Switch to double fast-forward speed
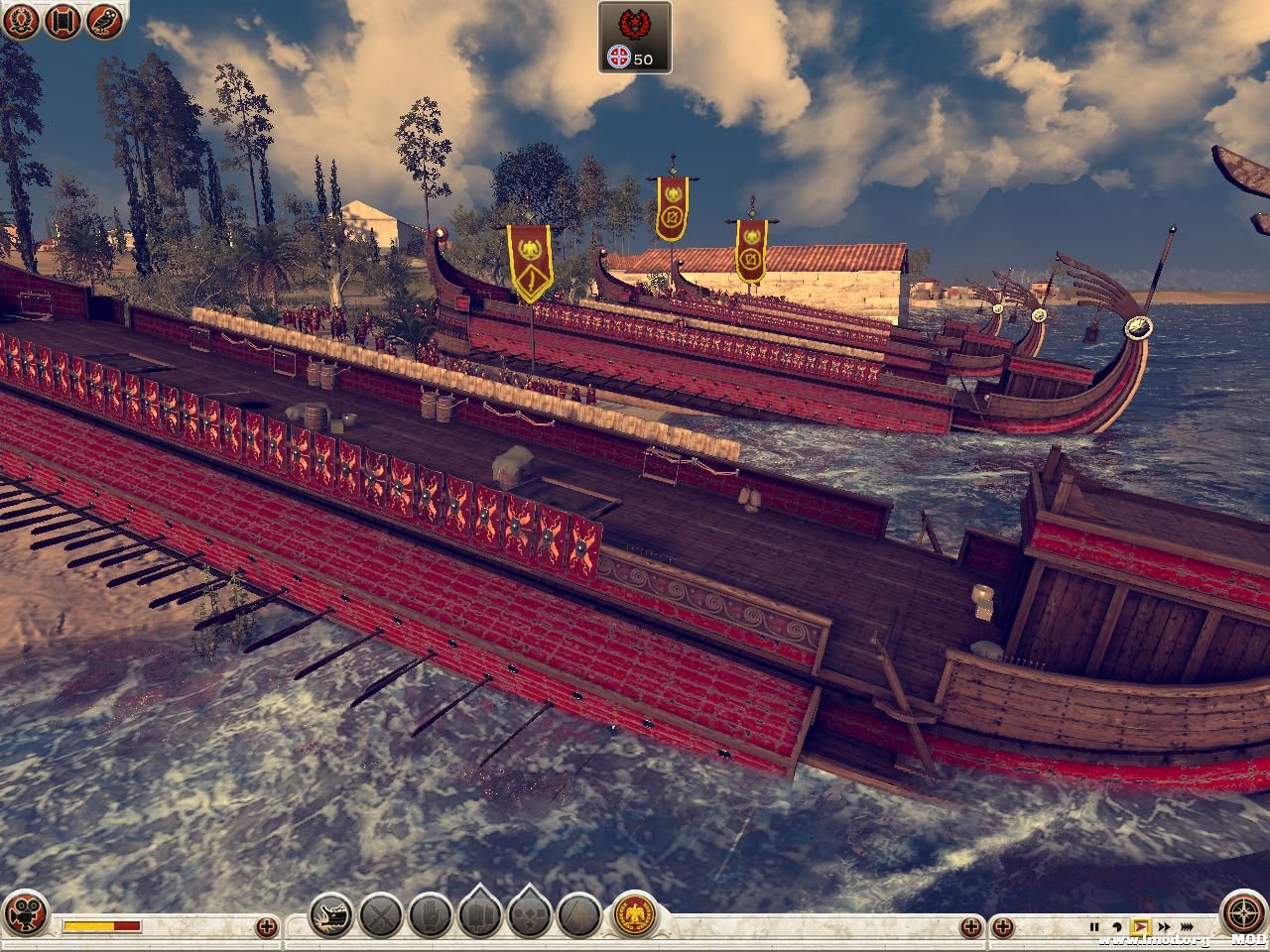 [x=1164, y=927]
